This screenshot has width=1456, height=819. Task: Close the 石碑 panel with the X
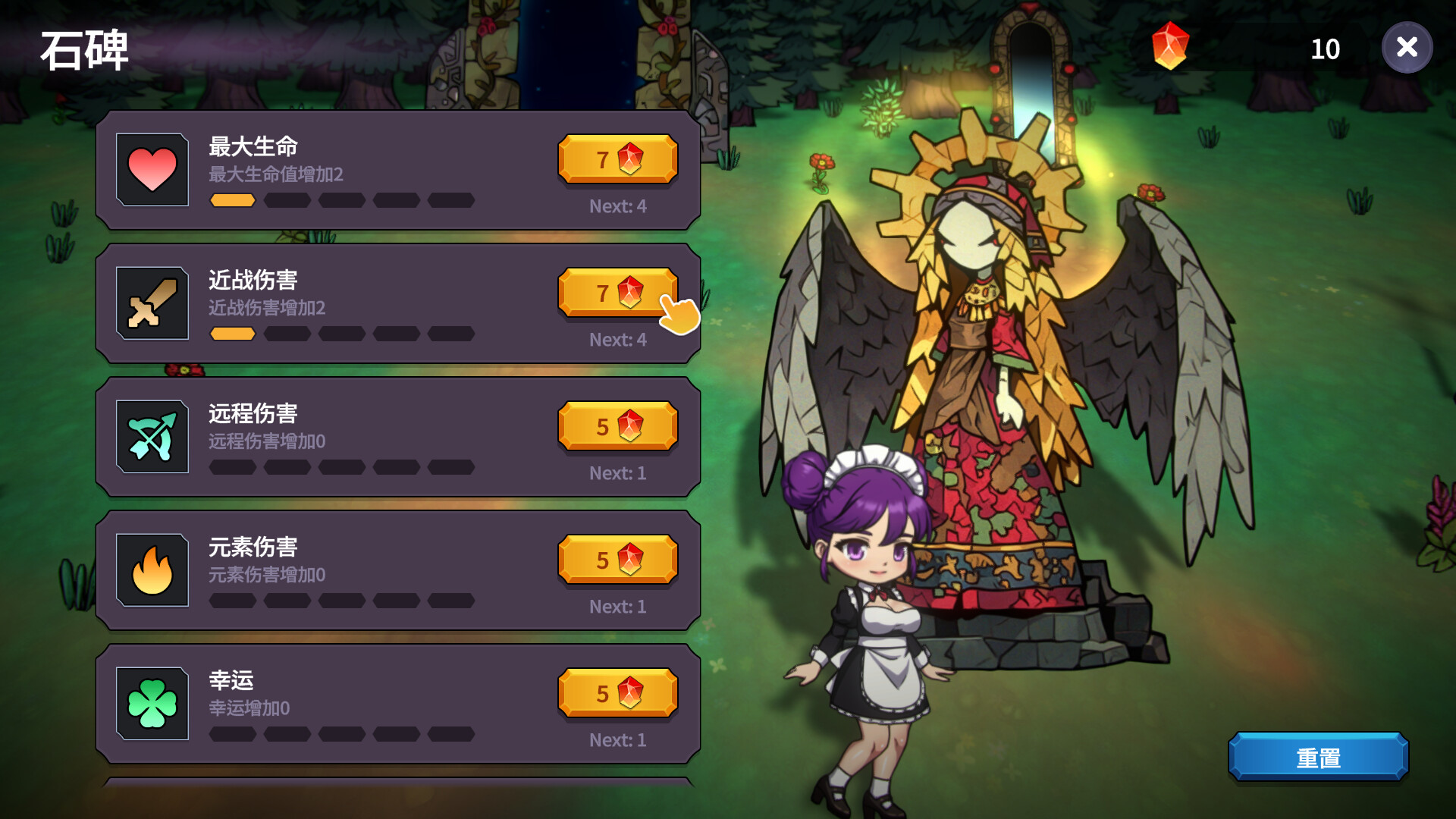(x=1407, y=48)
